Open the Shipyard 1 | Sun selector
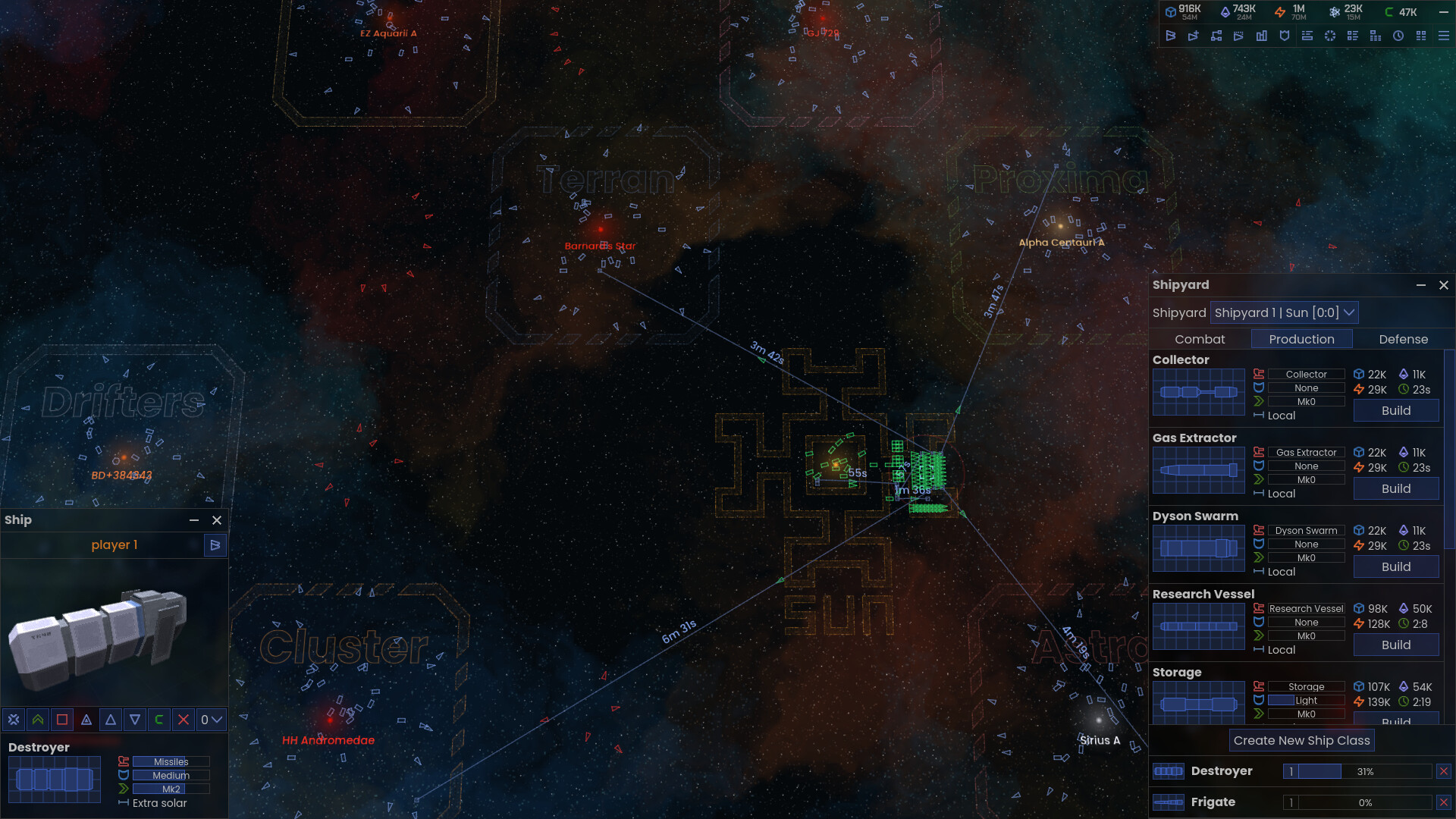Screen dimensions: 1456x819 pos(1284,312)
